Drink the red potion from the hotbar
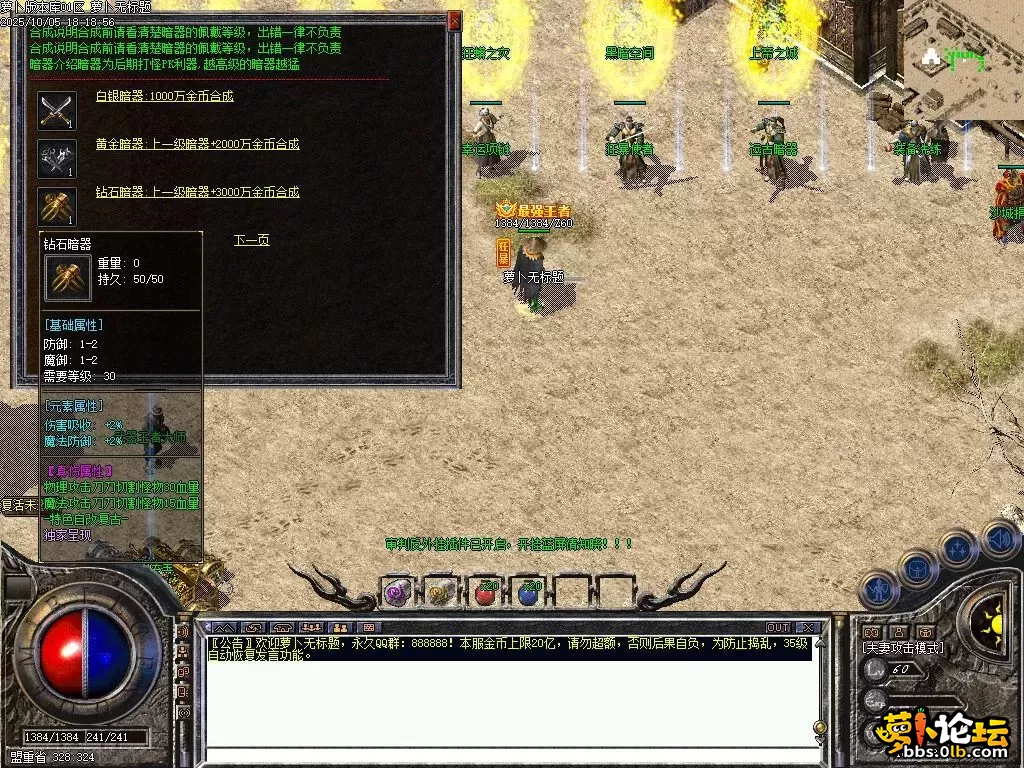This screenshot has height=768, width=1024. [x=486, y=593]
